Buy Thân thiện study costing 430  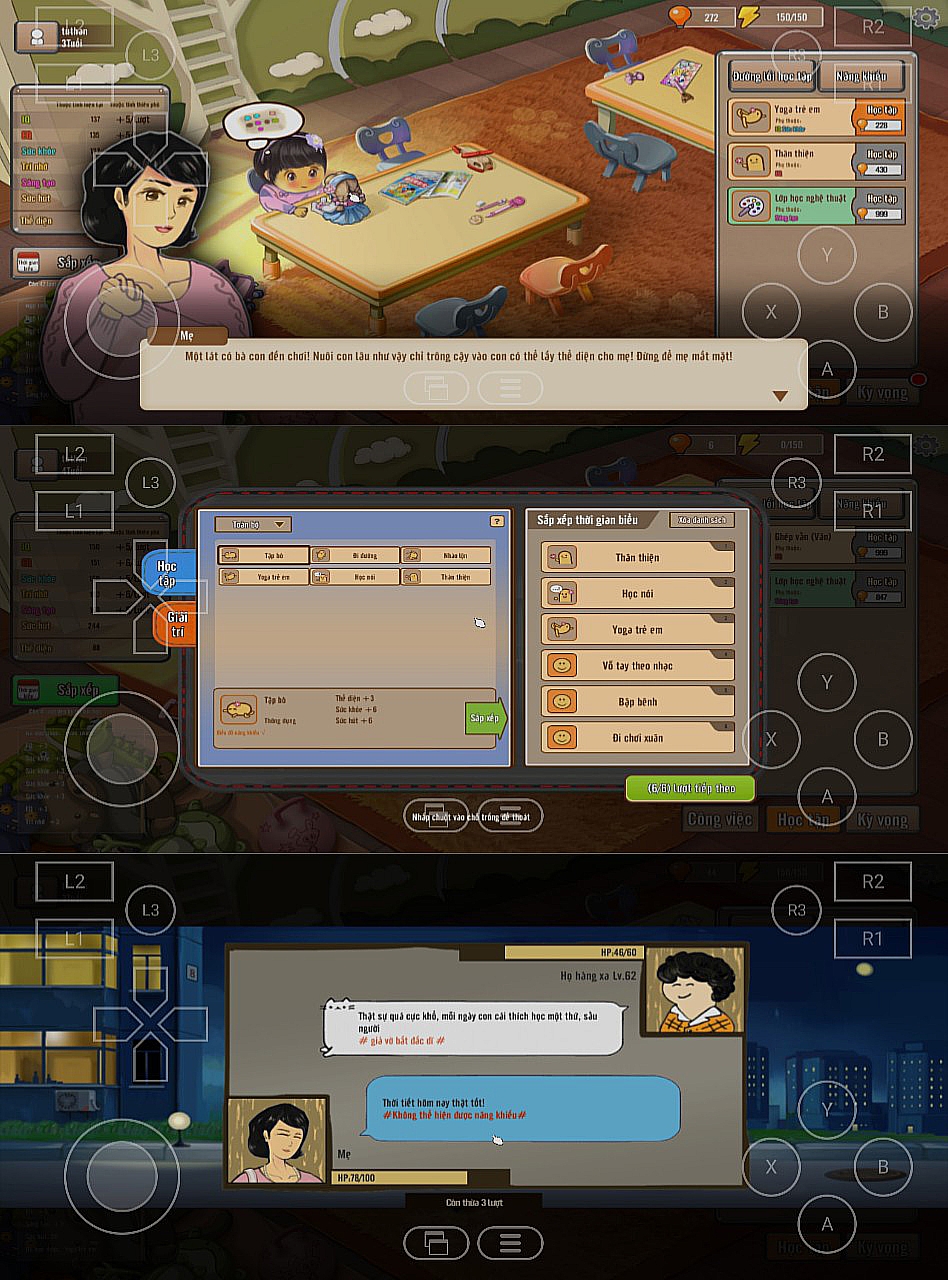[x=880, y=163]
